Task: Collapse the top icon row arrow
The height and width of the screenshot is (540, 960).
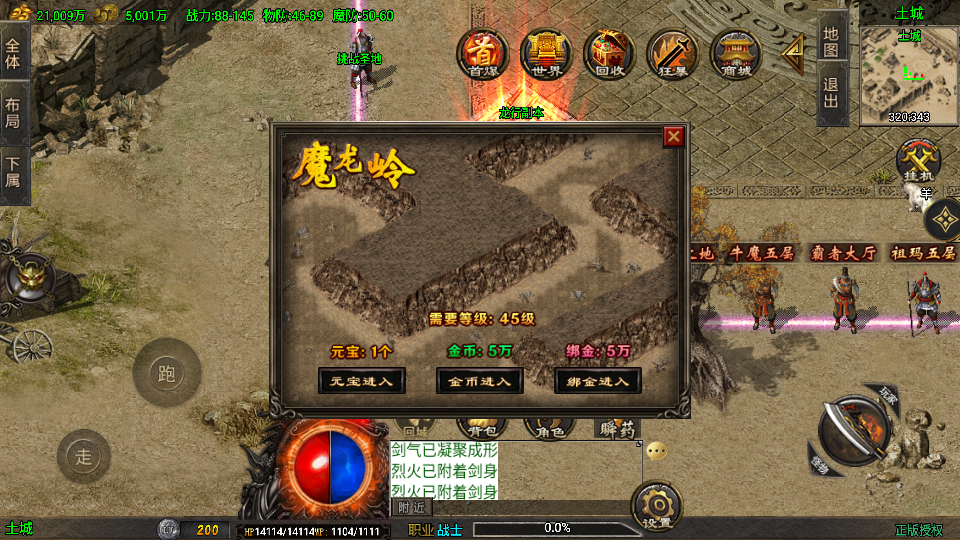Action: 793,53
